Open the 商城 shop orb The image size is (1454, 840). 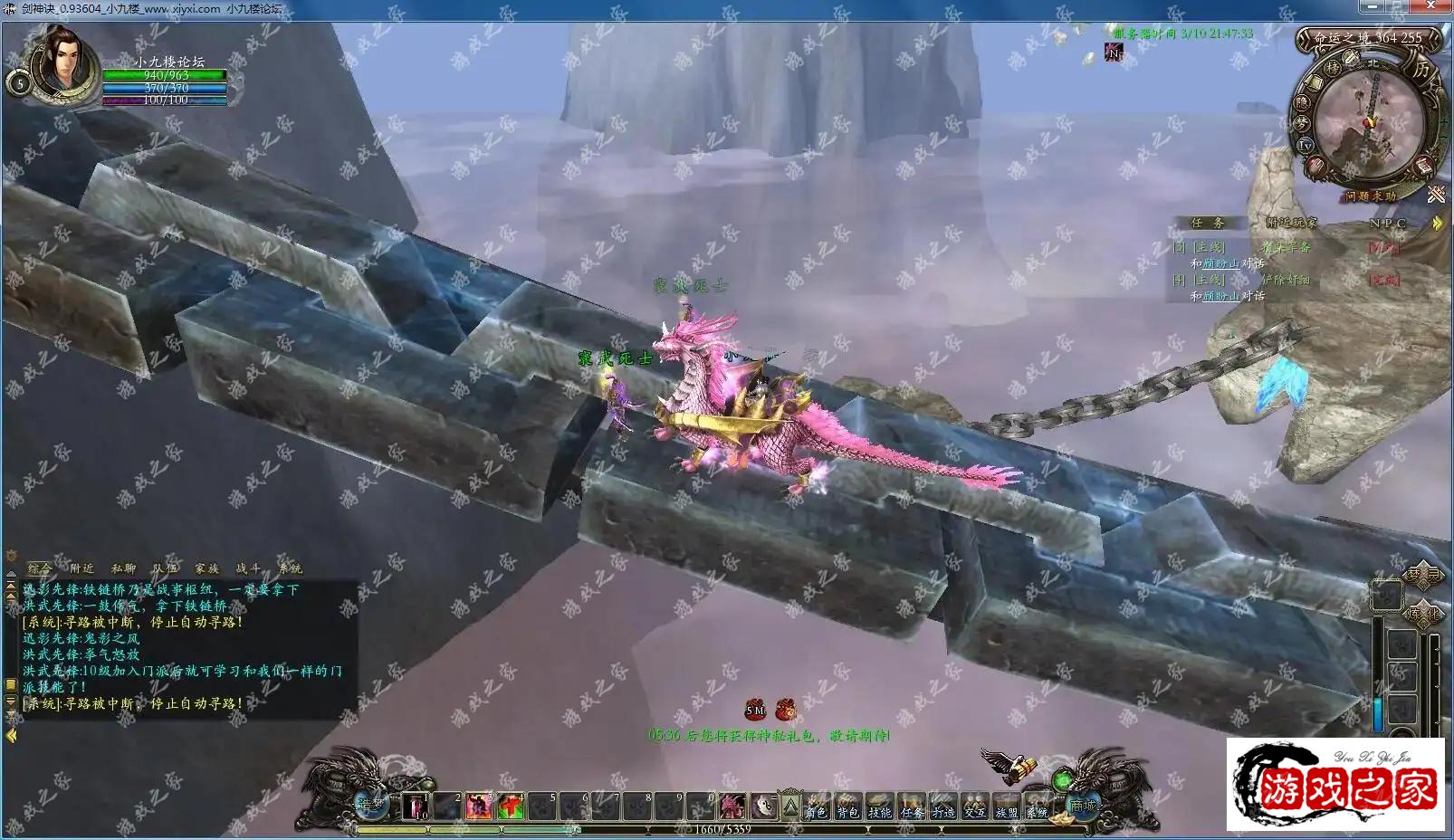pos(1083,805)
